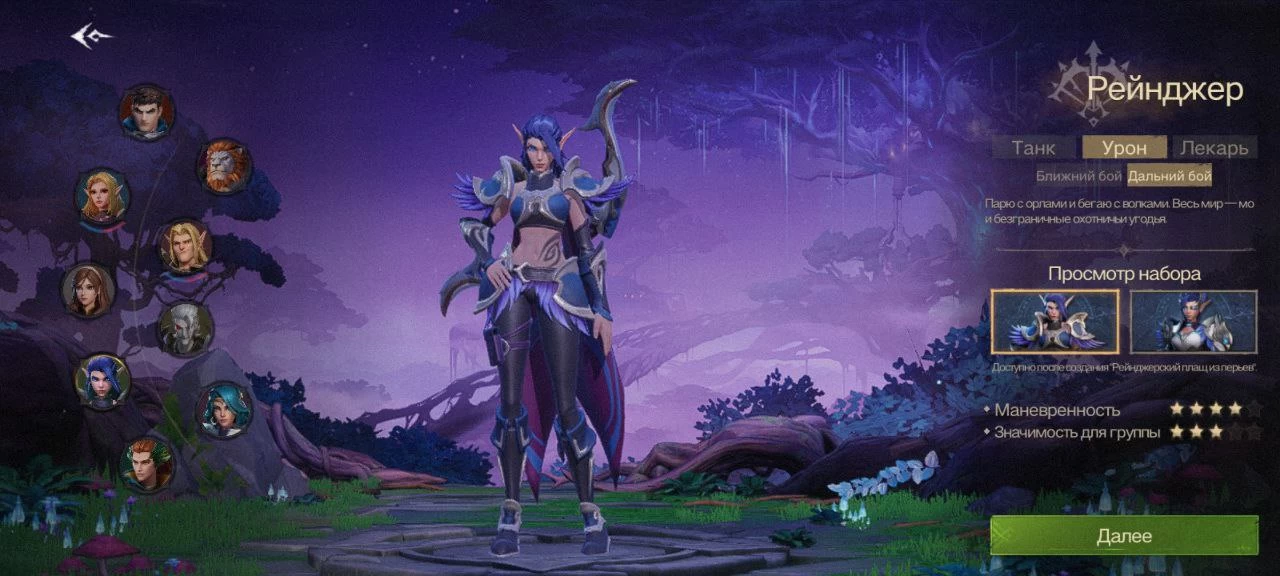Screen dimensions: 1280x576
Task: Pick the blue-haired elf ranger portrait
Action: (102, 380)
